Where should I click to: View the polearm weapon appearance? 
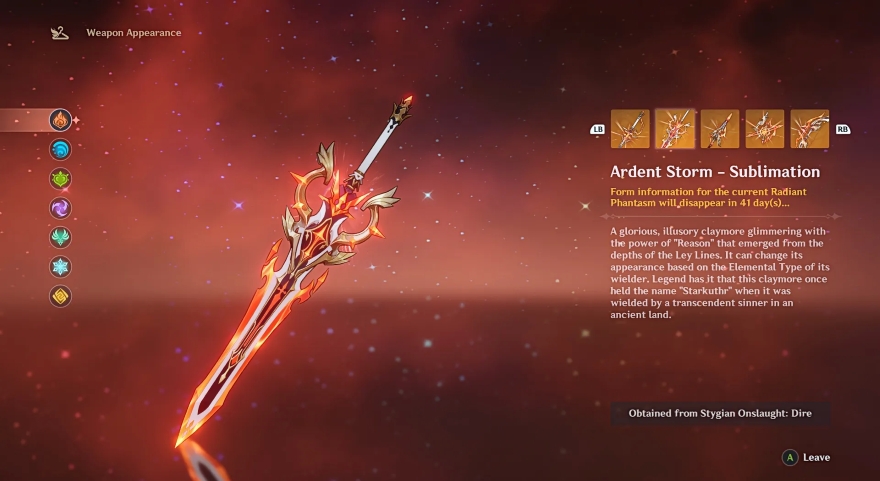pyautogui.click(x=720, y=129)
